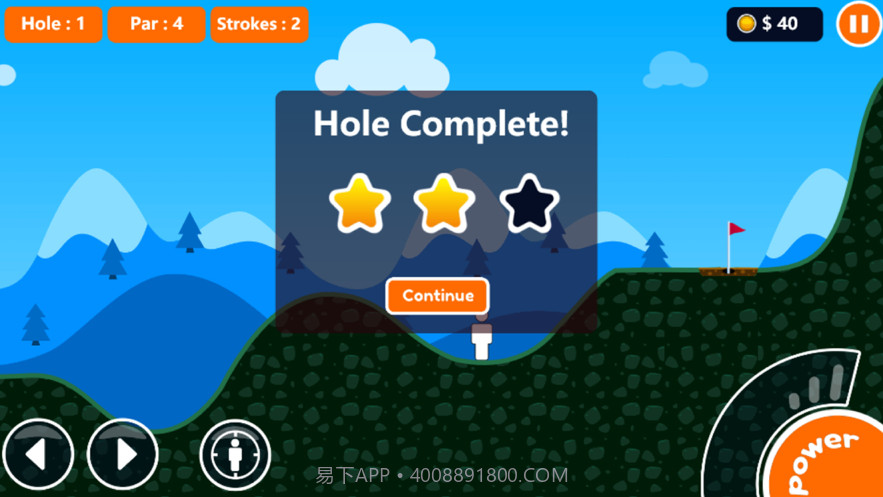This screenshot has height=497, width=883.
Task: Pause the game with the orange button
Action: [x=858, y=24]
